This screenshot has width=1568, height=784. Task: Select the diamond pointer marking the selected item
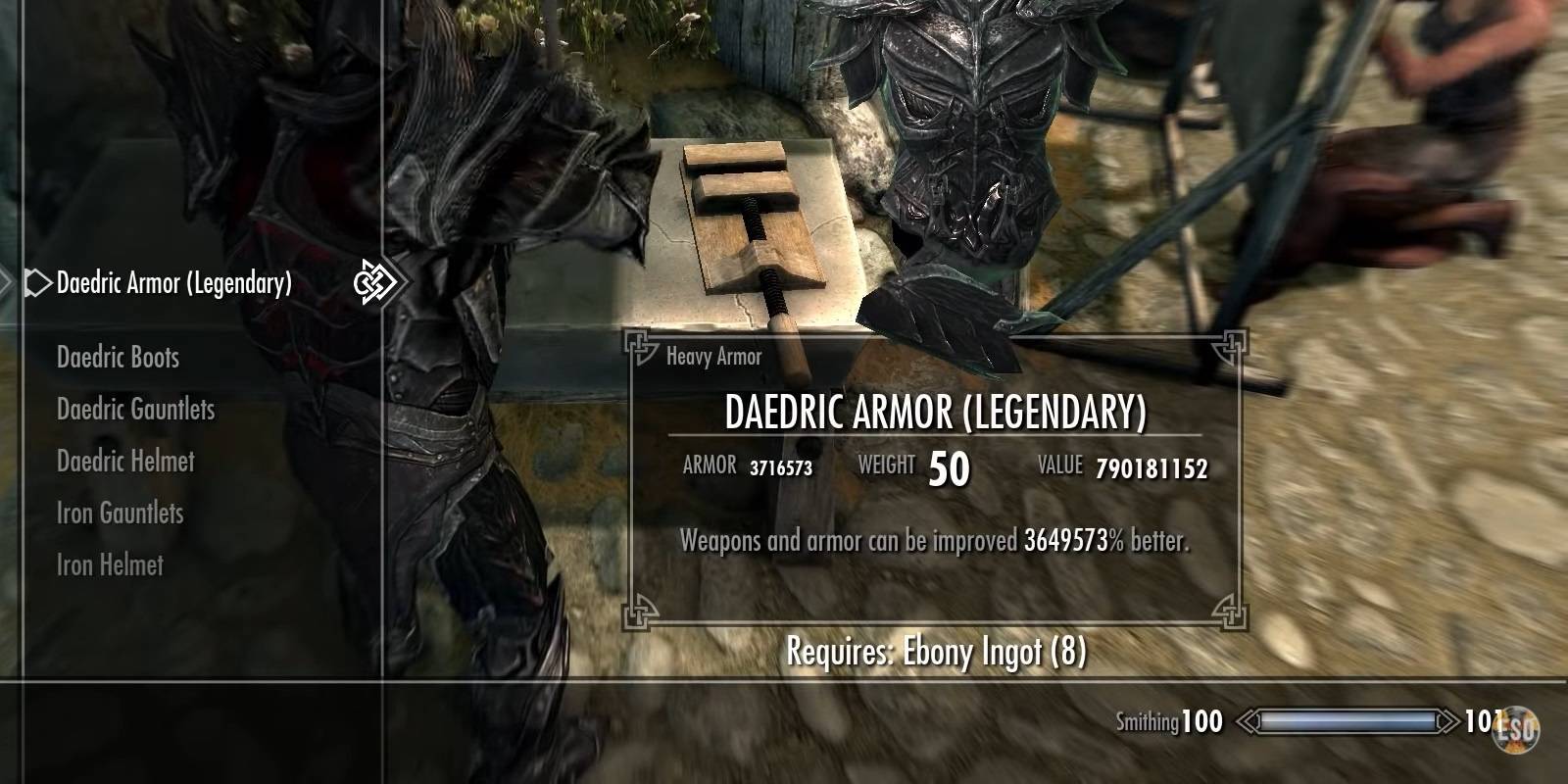pyautogui.click(x=36, y=284)
